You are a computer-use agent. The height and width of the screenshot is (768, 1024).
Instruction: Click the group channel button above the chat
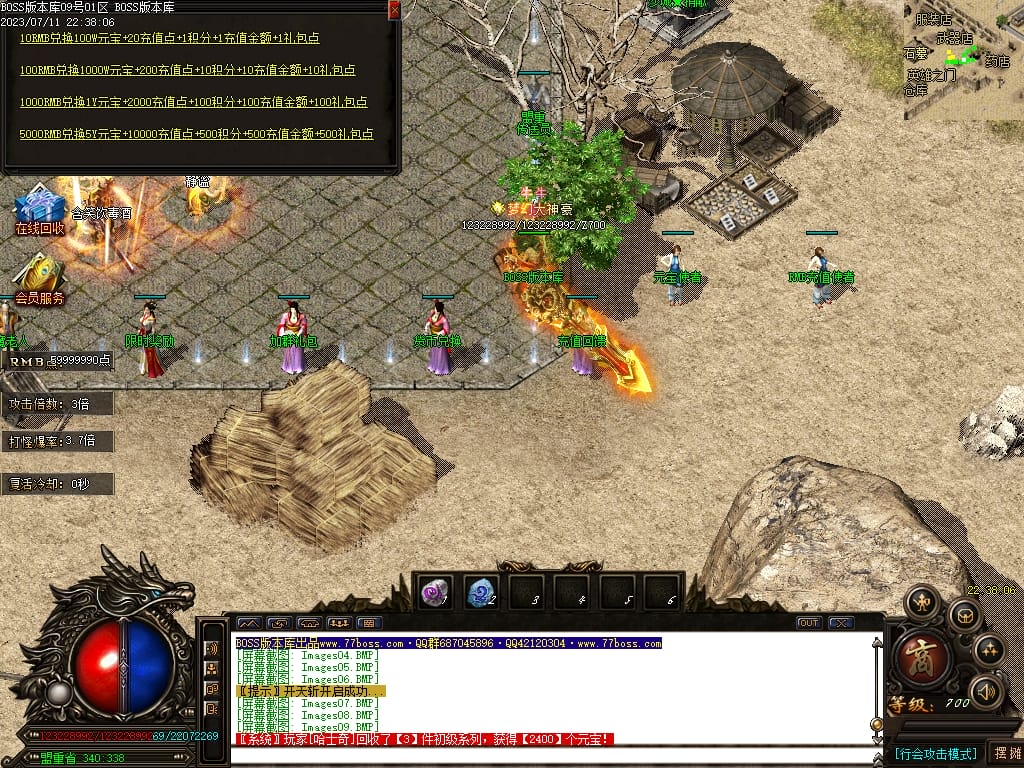click(x=338, y=623)
